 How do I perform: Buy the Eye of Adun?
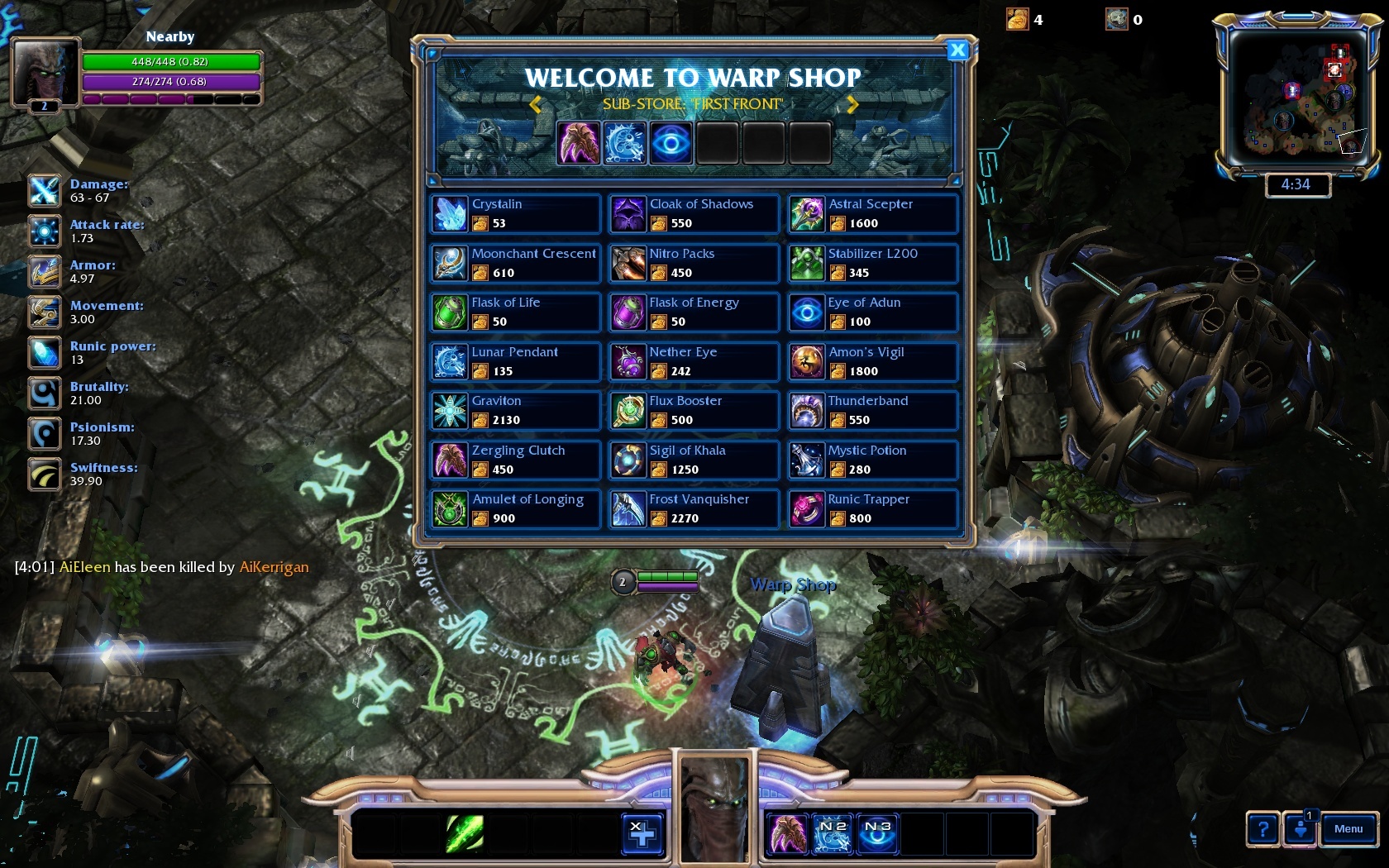pos(872,312)
